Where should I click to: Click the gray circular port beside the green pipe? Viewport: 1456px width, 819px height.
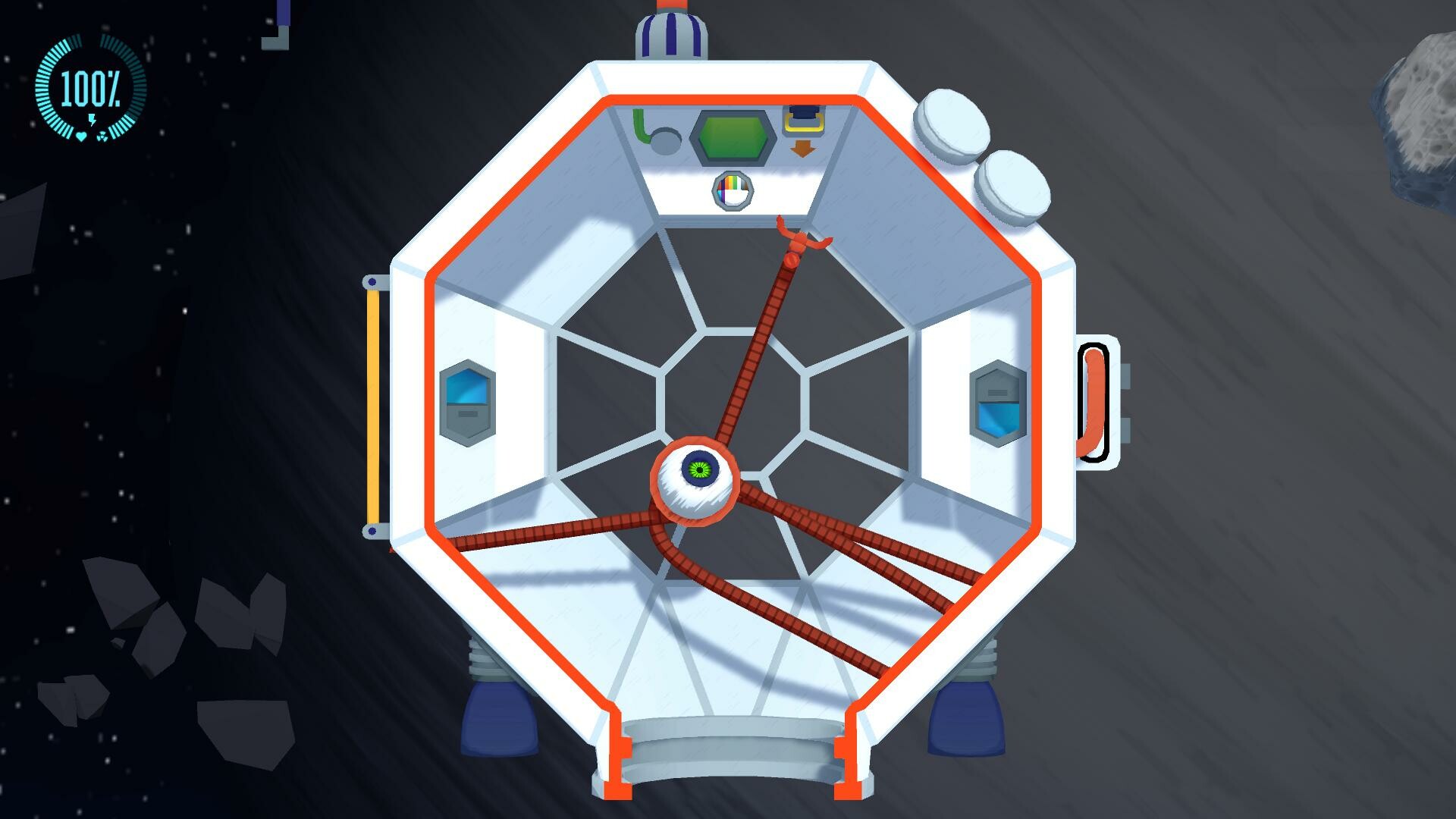click(x=666, y=143)
